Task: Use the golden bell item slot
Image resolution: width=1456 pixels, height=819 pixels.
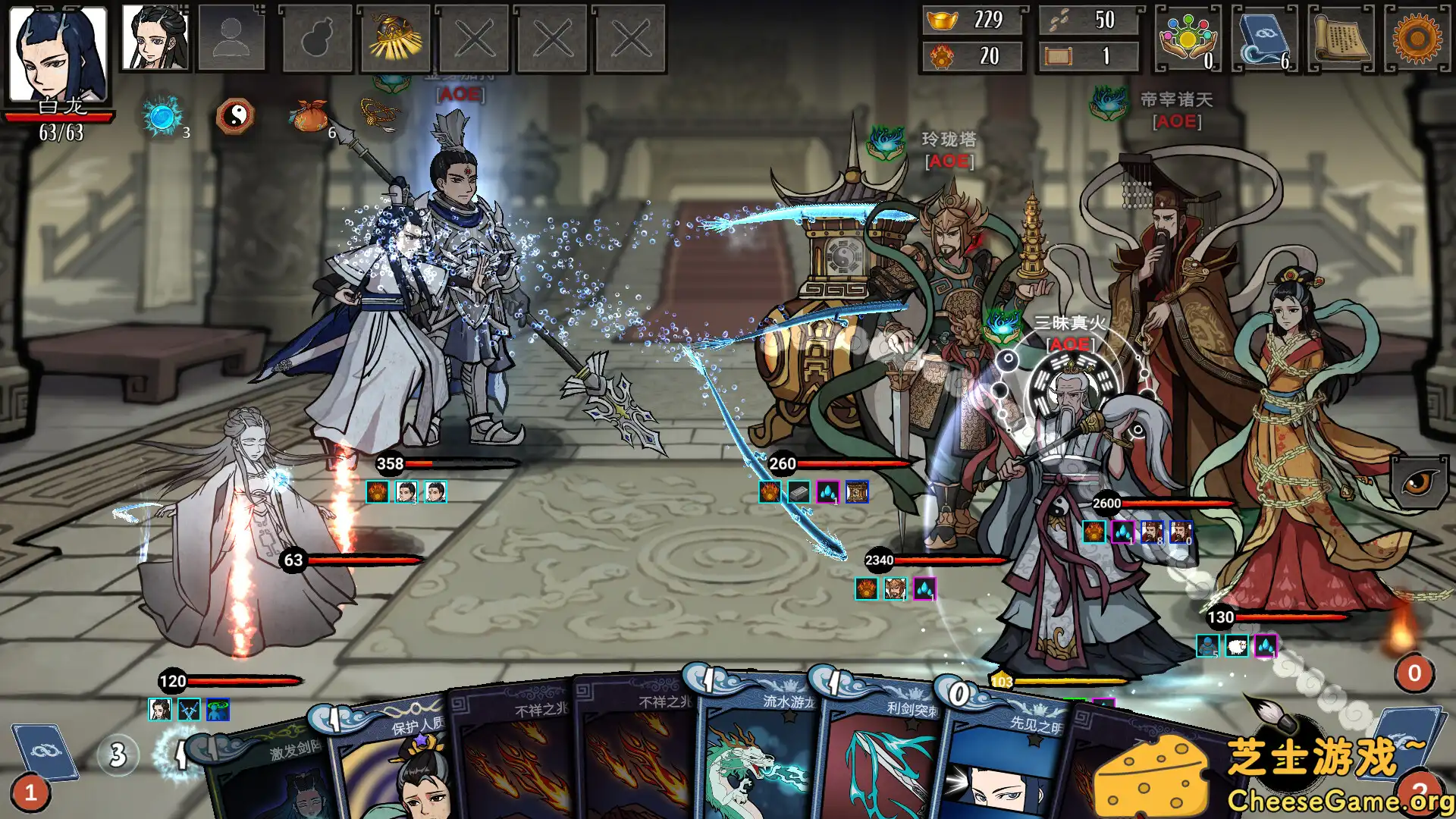Action: [x=394, y=38]
